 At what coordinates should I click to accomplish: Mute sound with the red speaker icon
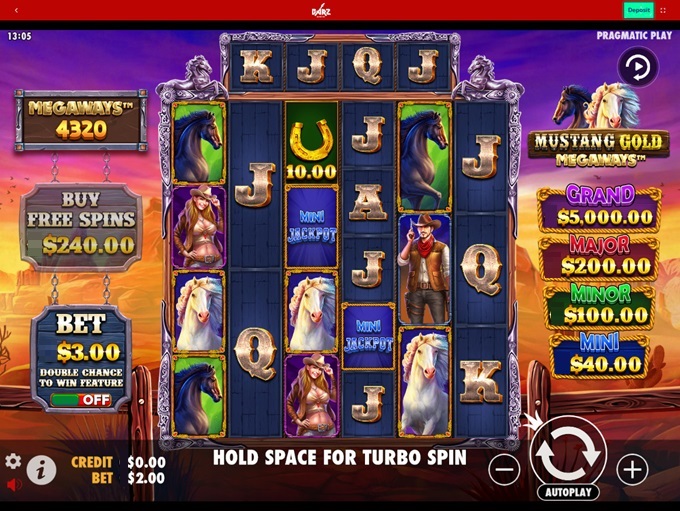pyautogui.click(x=14, y=485)
